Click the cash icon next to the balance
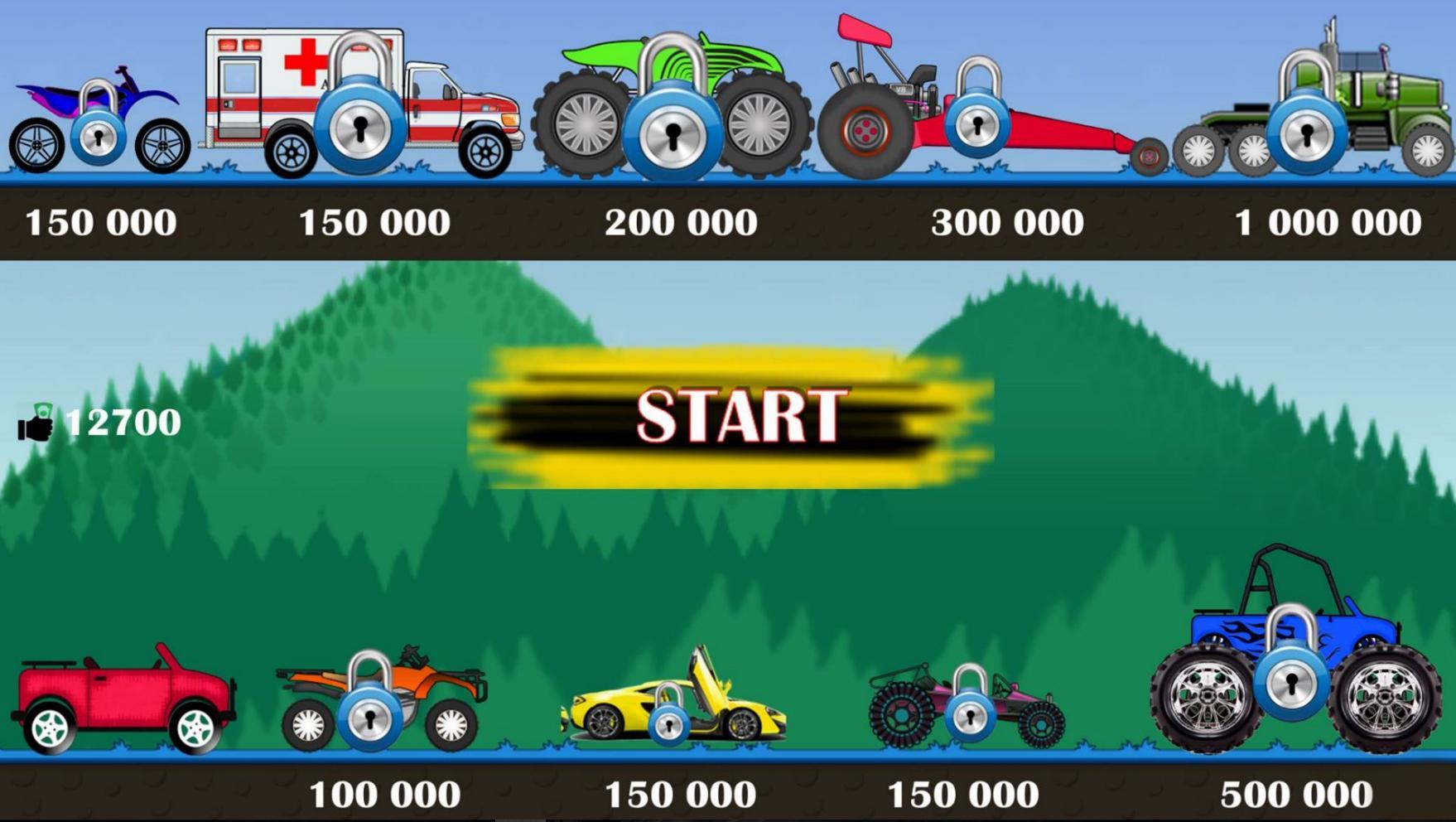The image size is (1456, 822). pos(37,424)
